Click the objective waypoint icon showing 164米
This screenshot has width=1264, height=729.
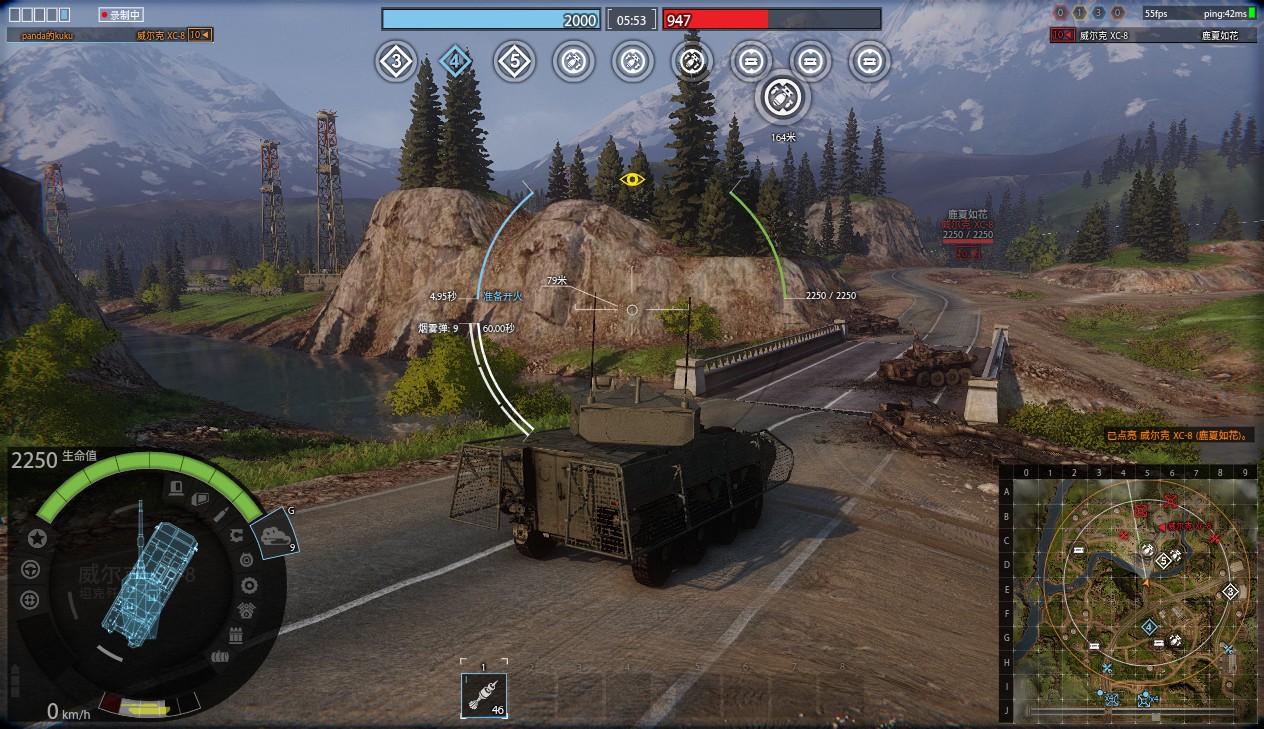point(783,98)
